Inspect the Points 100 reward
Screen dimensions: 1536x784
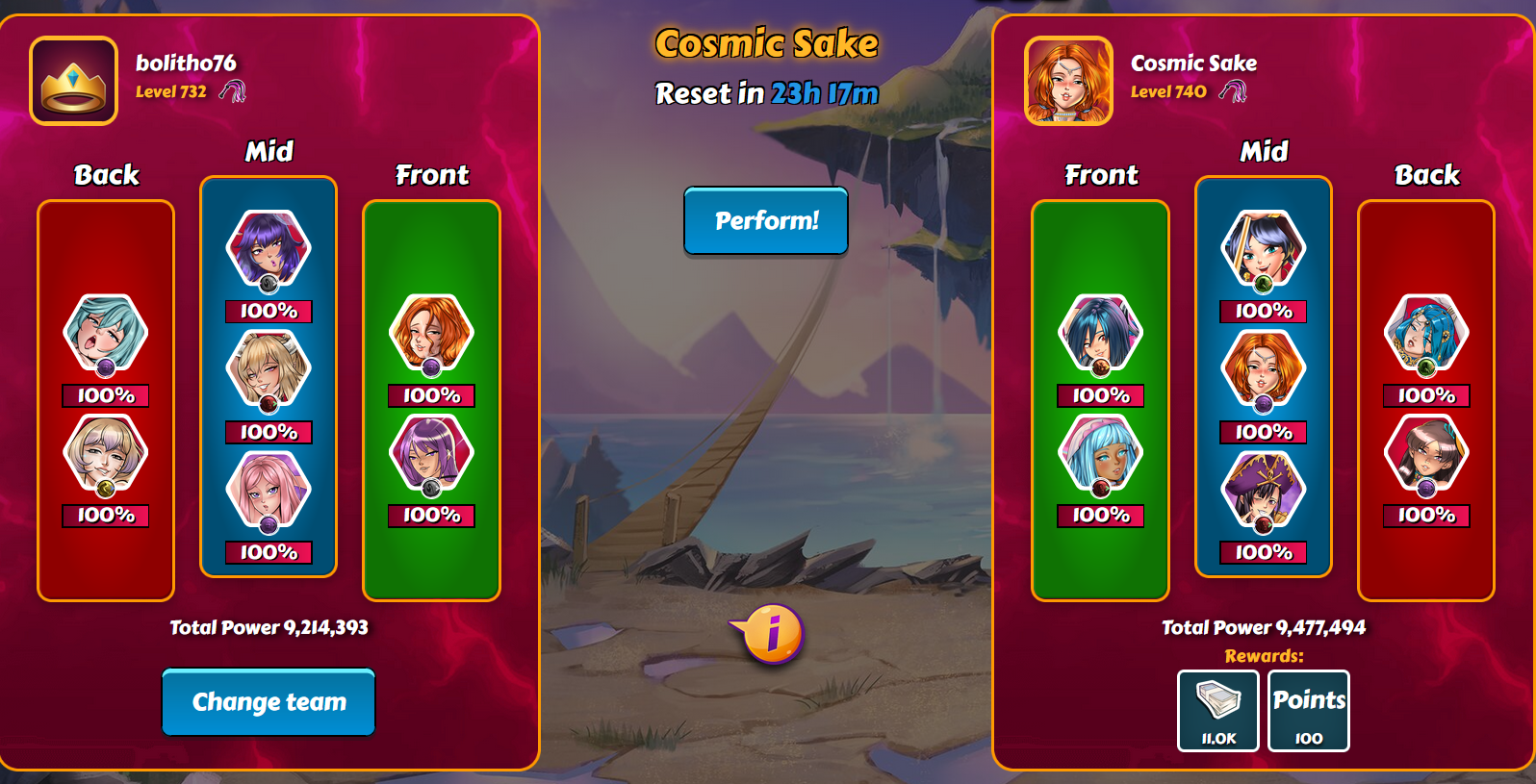(x=1309, y=710)
